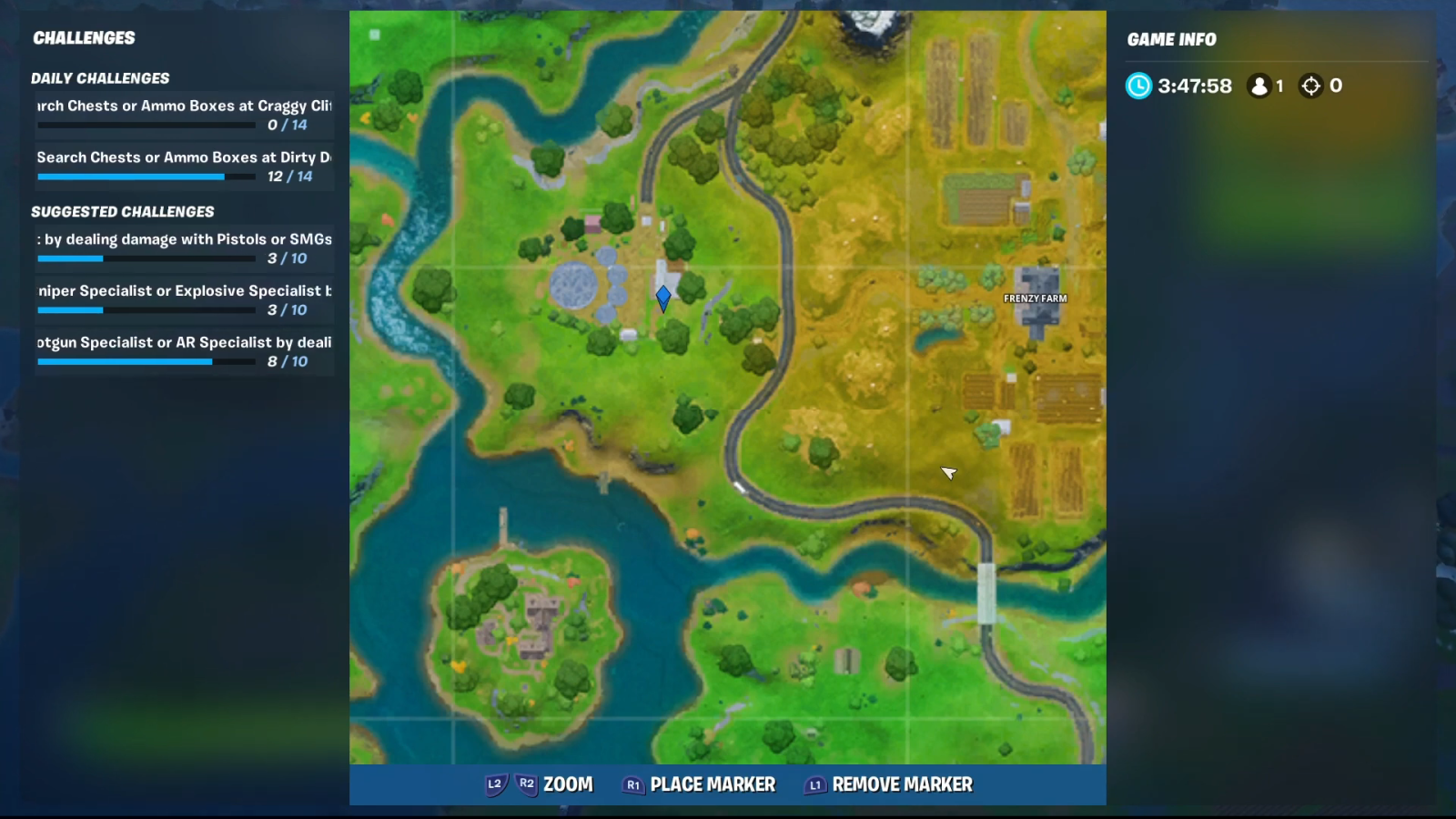Screen dimensions: 1456x819
Task: Click the Frenzy Farm label on the map
Action: [x=1034, y=298]
